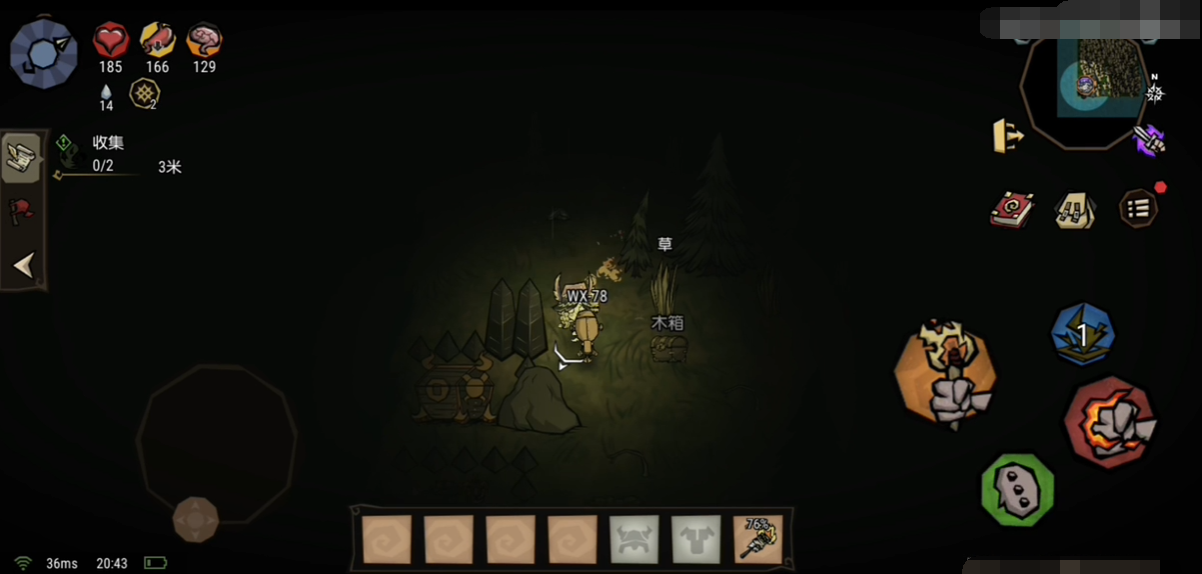Open the backpack inventory

pyautogui.click(x=1074, y=210)
